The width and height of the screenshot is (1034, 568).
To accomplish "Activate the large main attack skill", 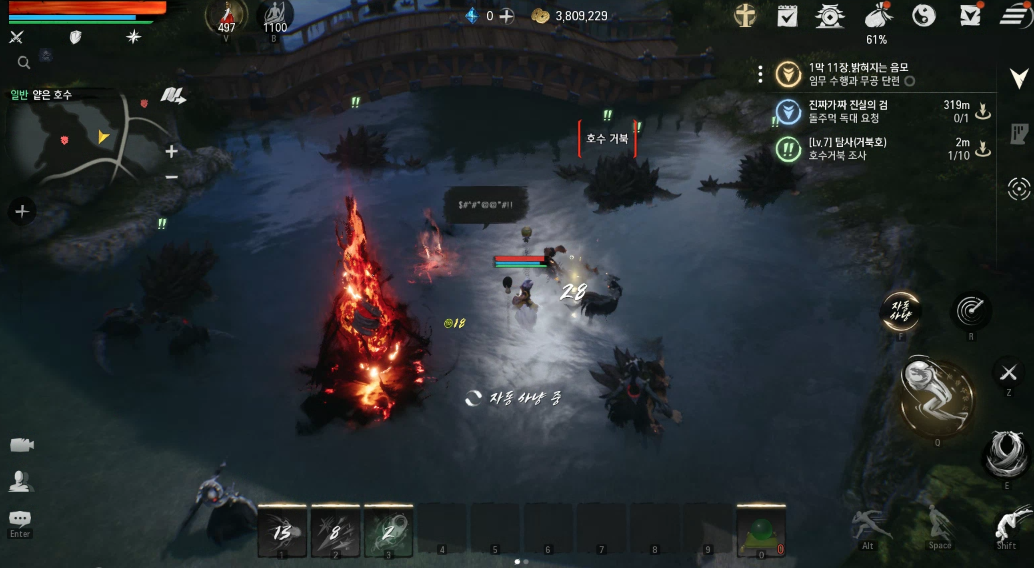I will (x=936, y=397).
